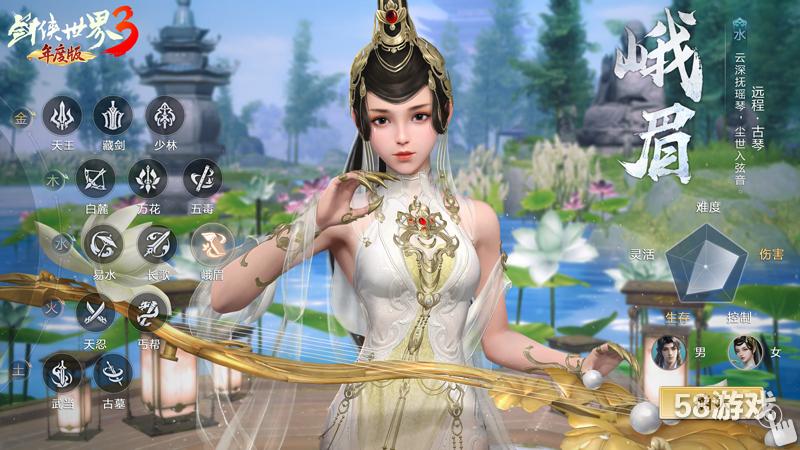Select the 白麓 bow class icon
Viewport: 800px width, 450px height.
[96, 180]
